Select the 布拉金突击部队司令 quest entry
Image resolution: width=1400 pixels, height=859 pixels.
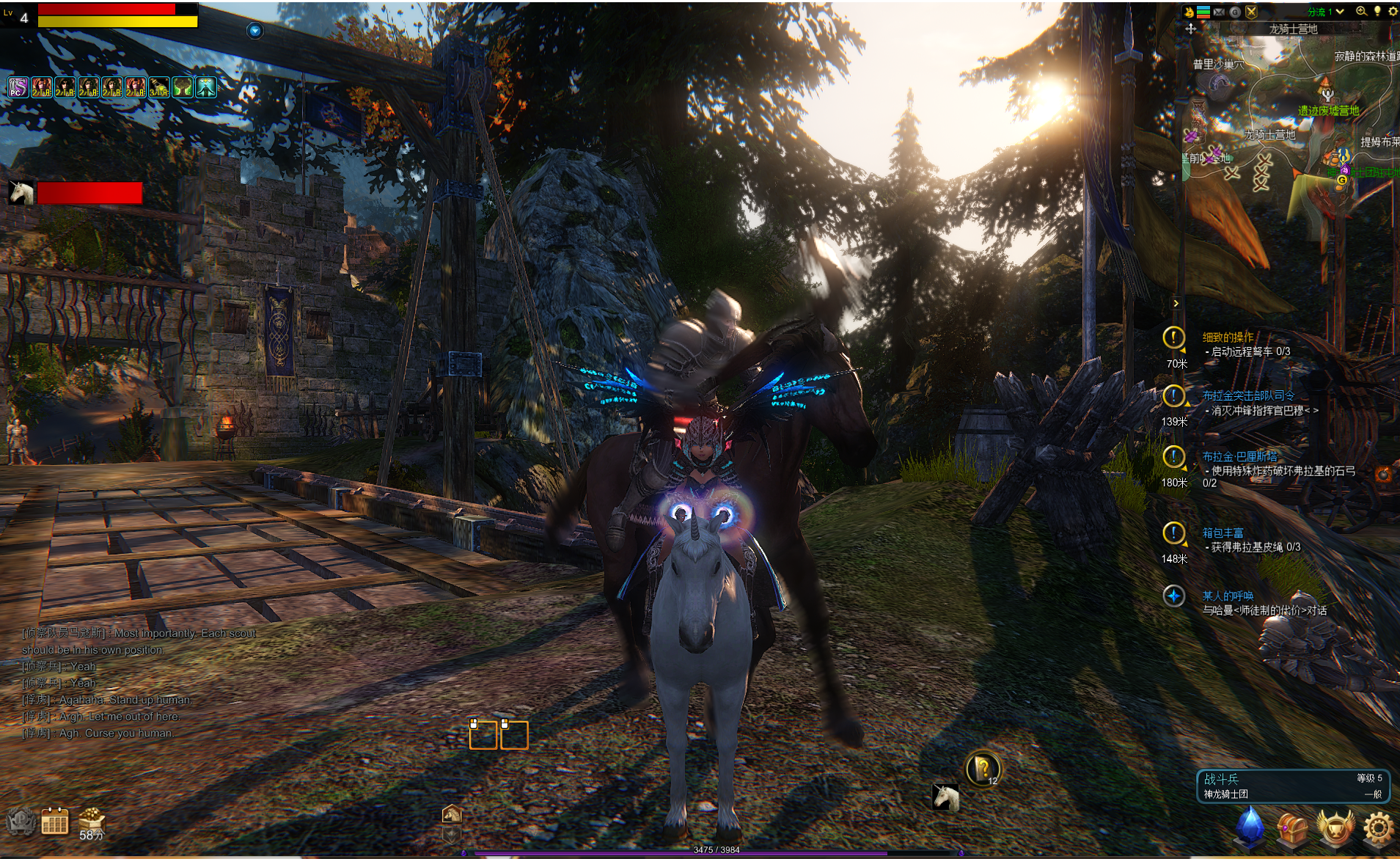pyautogui.click(x=1248, y=396)
